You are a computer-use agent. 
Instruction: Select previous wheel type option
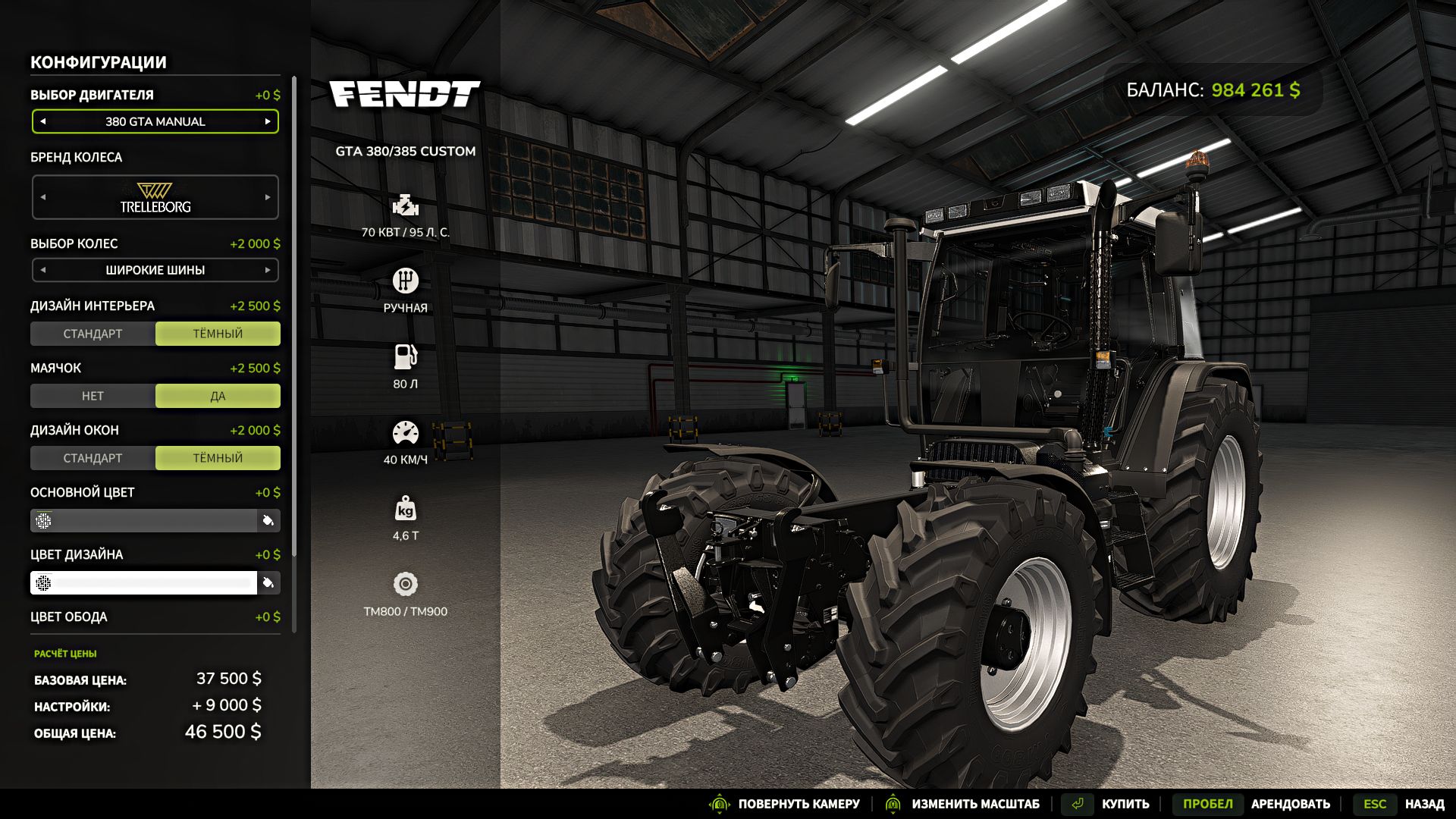[43, 270]
